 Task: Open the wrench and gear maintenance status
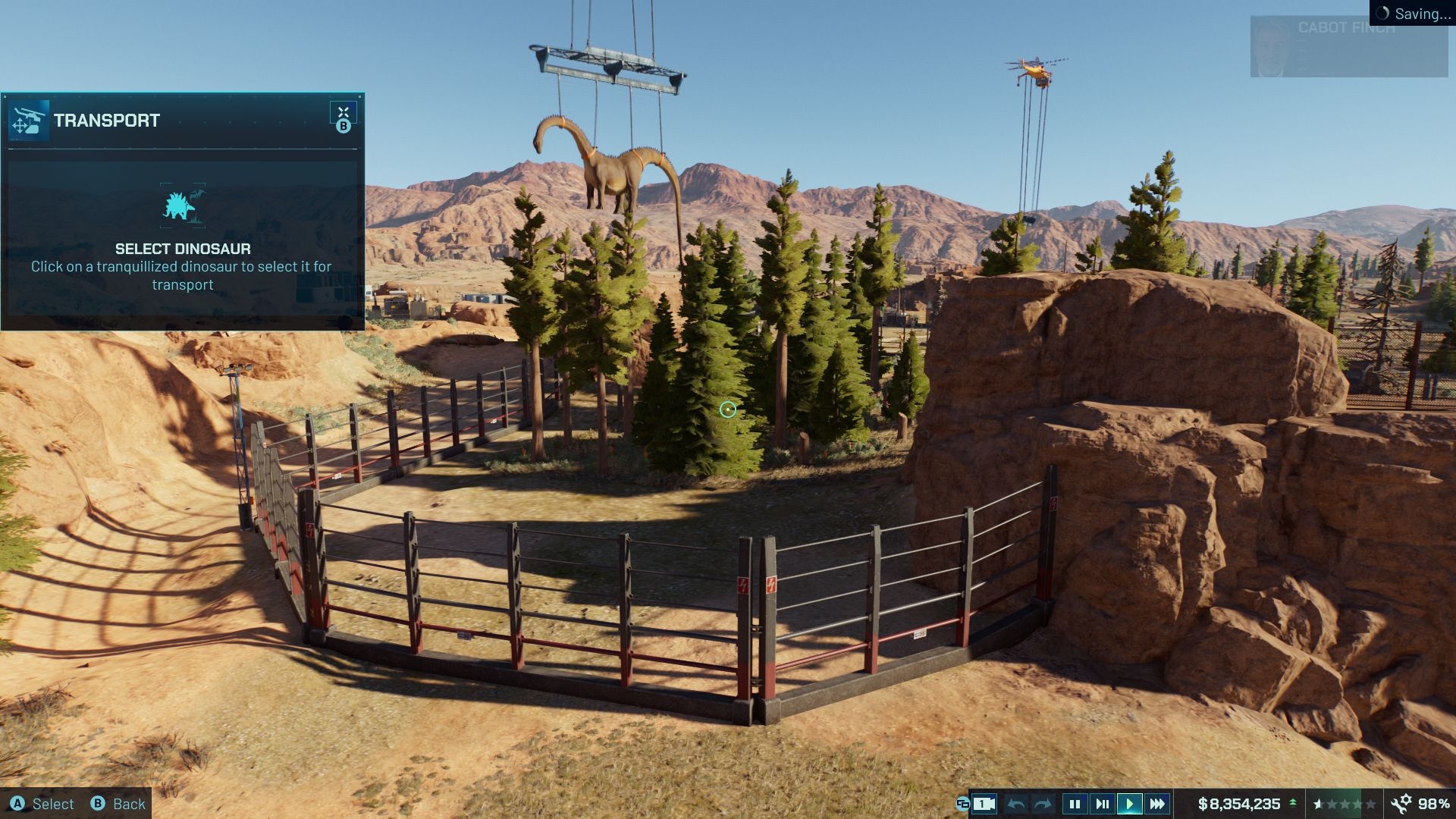1401,804
